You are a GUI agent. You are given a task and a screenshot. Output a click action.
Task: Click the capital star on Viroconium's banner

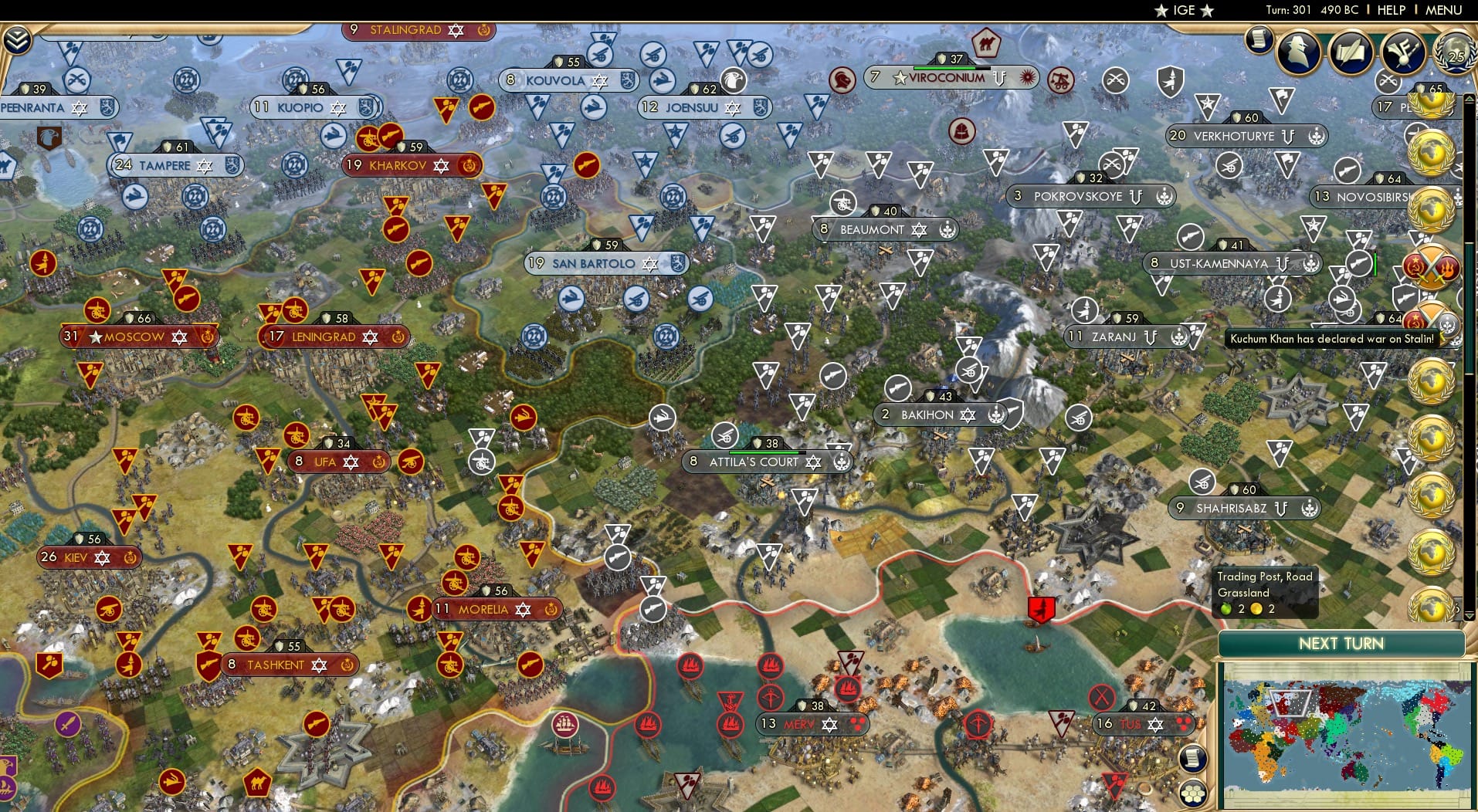900,76
